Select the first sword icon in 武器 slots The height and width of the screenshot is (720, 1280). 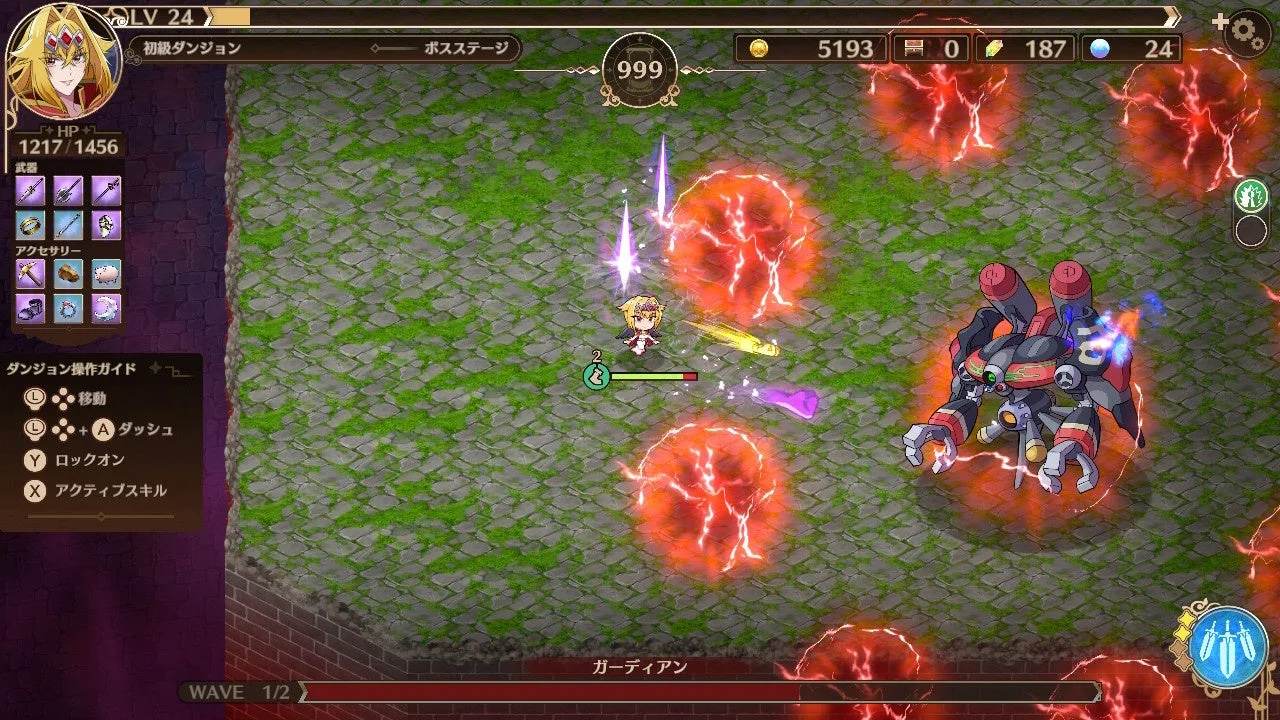point(30,190)
